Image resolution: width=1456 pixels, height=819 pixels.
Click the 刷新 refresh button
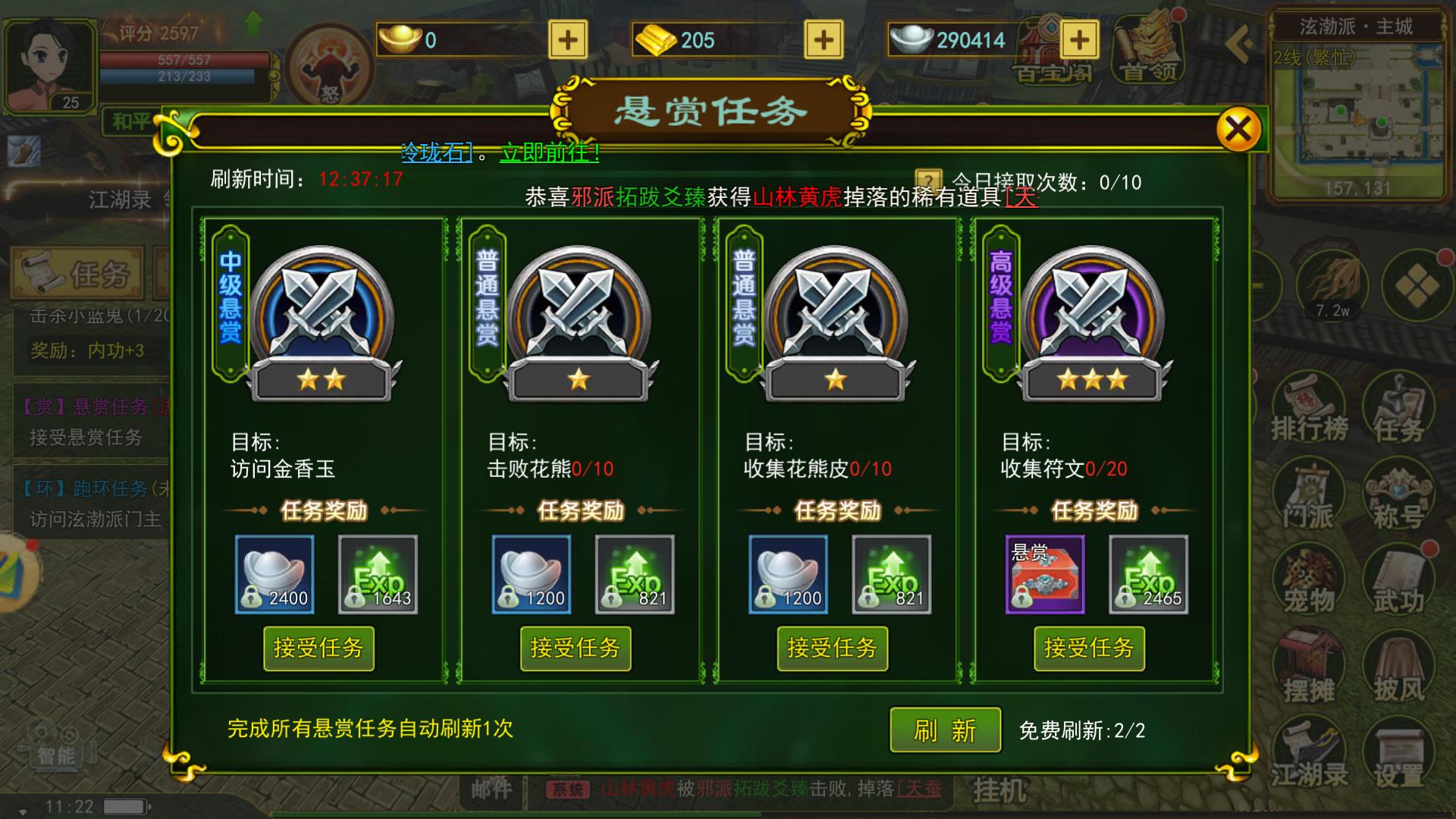coord(944,728)
